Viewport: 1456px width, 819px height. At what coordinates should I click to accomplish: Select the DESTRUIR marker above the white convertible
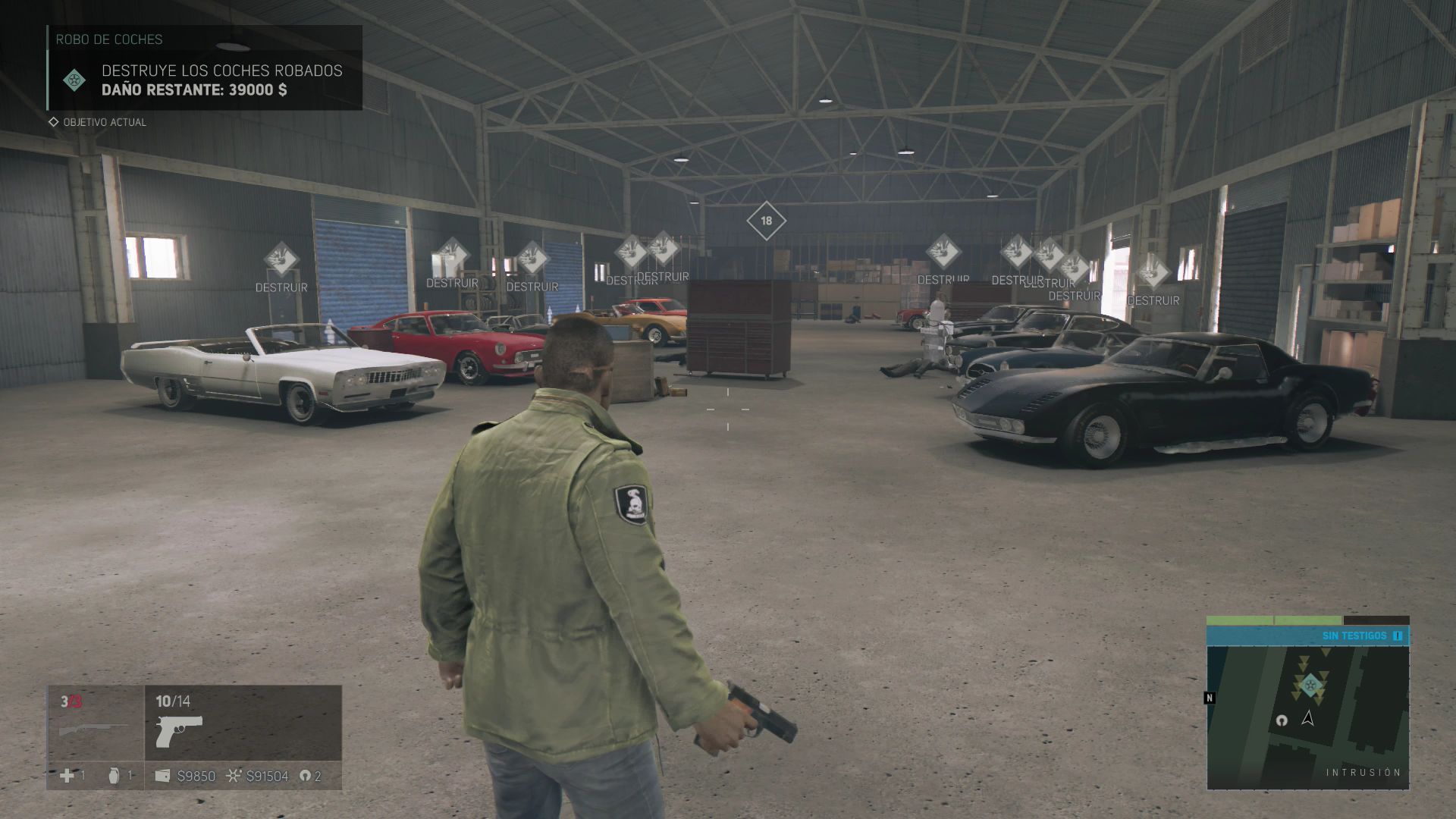pos(281,259)
